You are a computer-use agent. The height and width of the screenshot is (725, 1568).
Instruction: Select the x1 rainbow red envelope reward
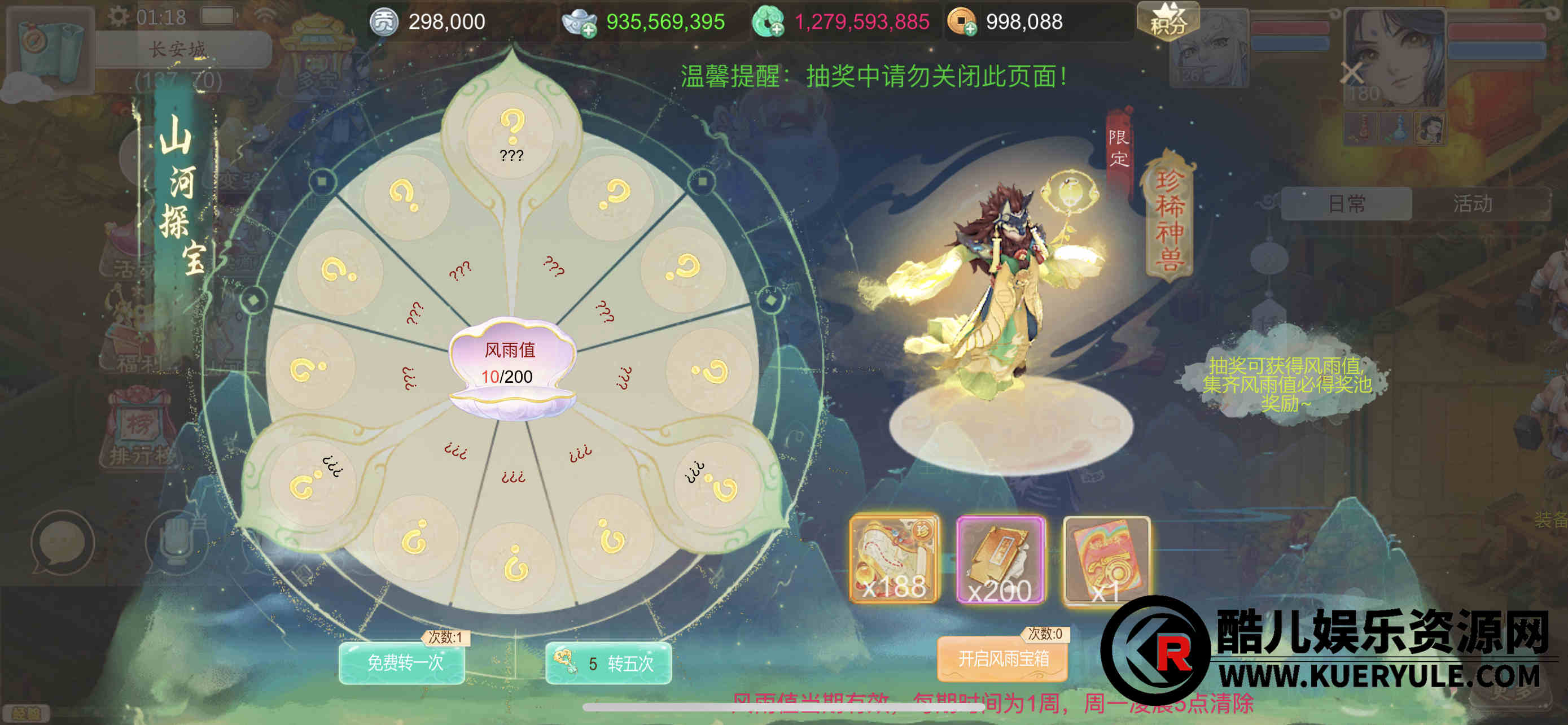click(x=1106, y=559)
